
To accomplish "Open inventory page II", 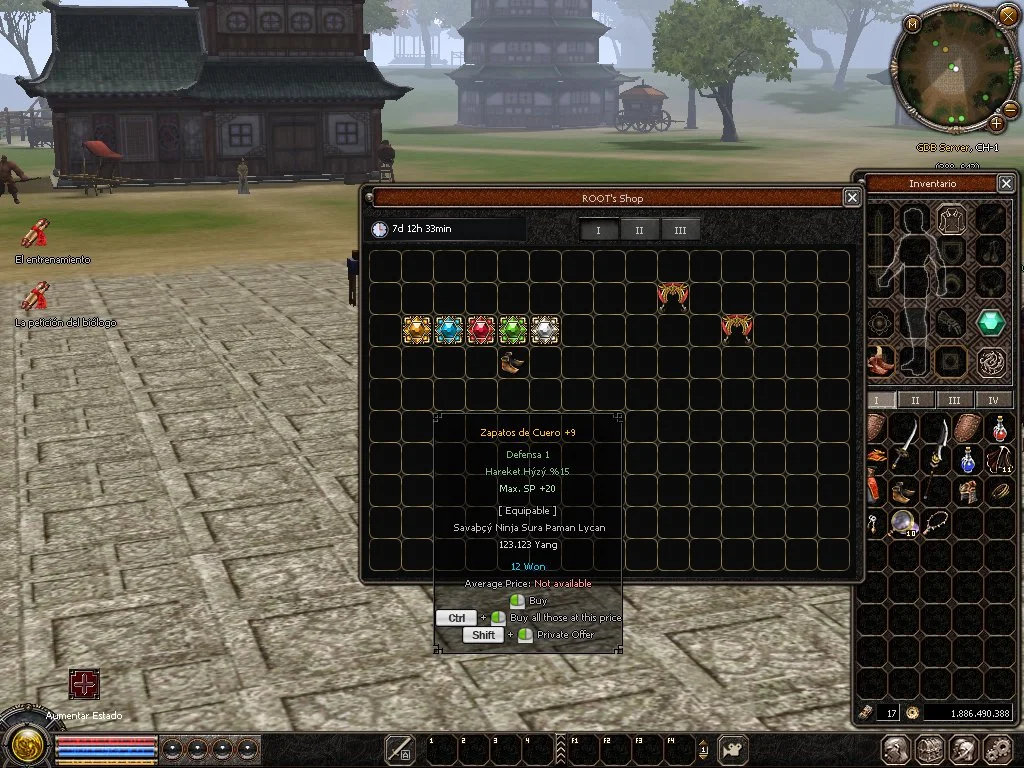I will (x=917, y=400).
